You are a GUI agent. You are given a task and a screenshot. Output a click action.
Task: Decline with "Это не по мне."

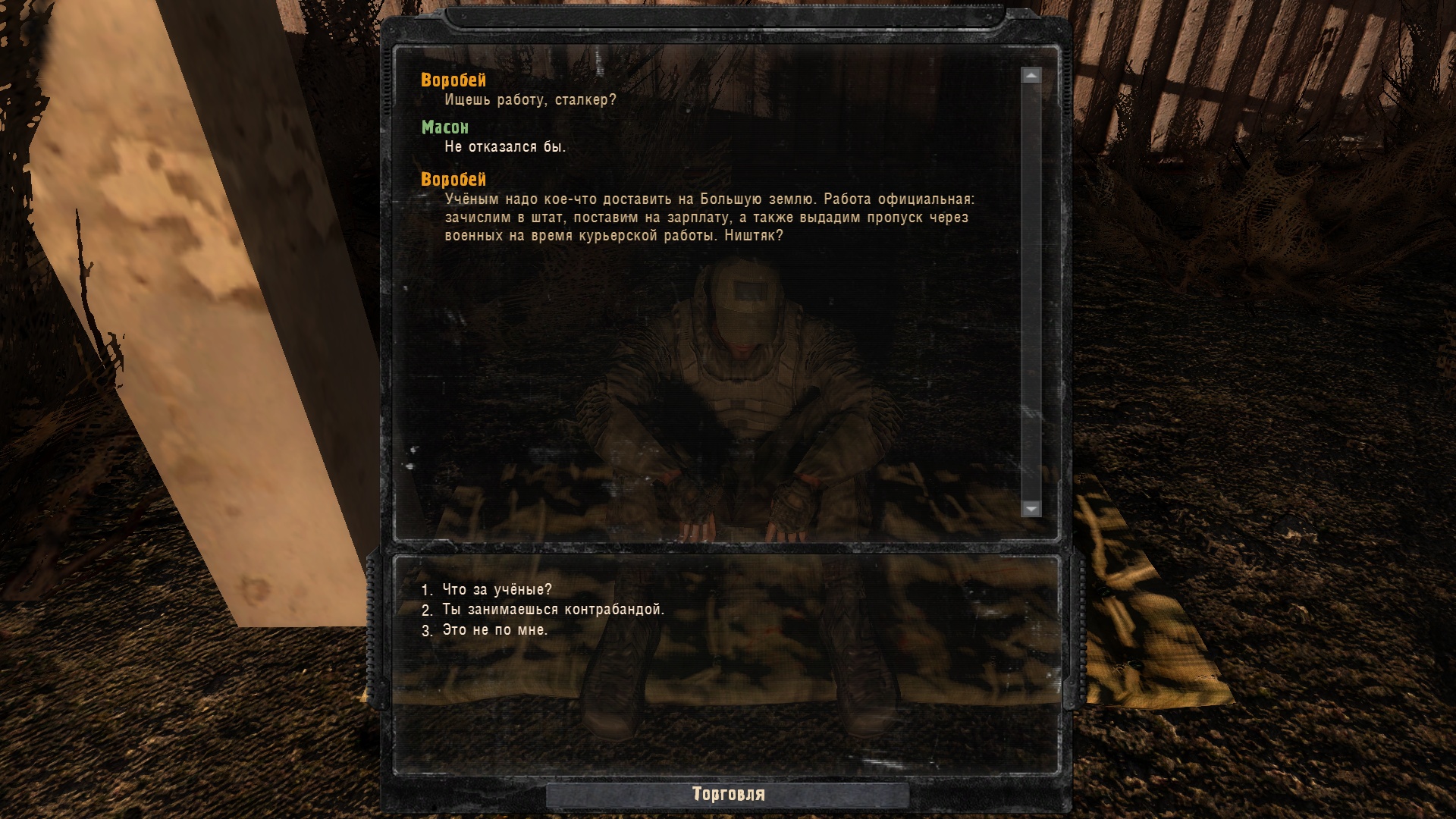(x=494, y=630)
